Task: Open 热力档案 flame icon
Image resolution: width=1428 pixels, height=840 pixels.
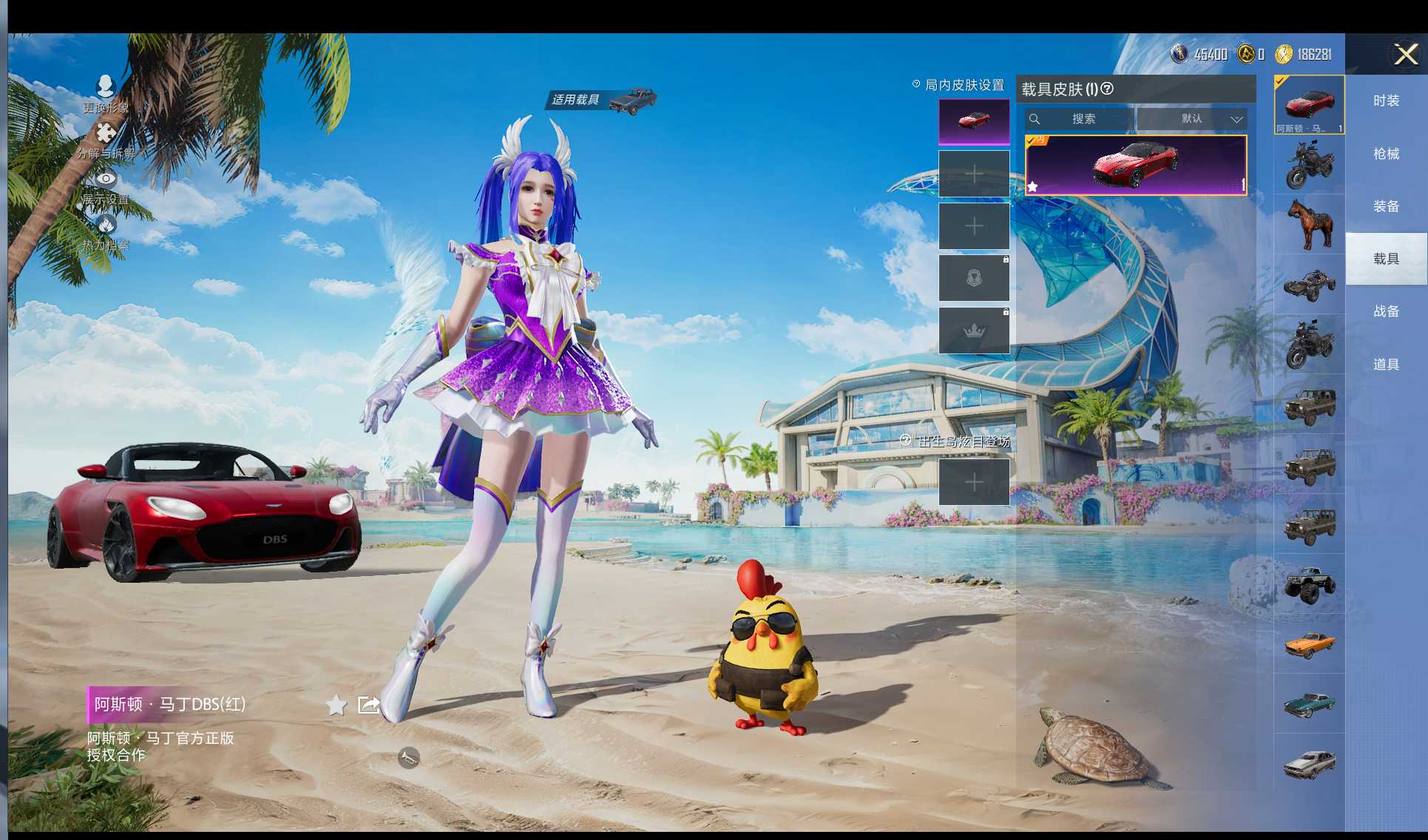Action: point(106,231)
